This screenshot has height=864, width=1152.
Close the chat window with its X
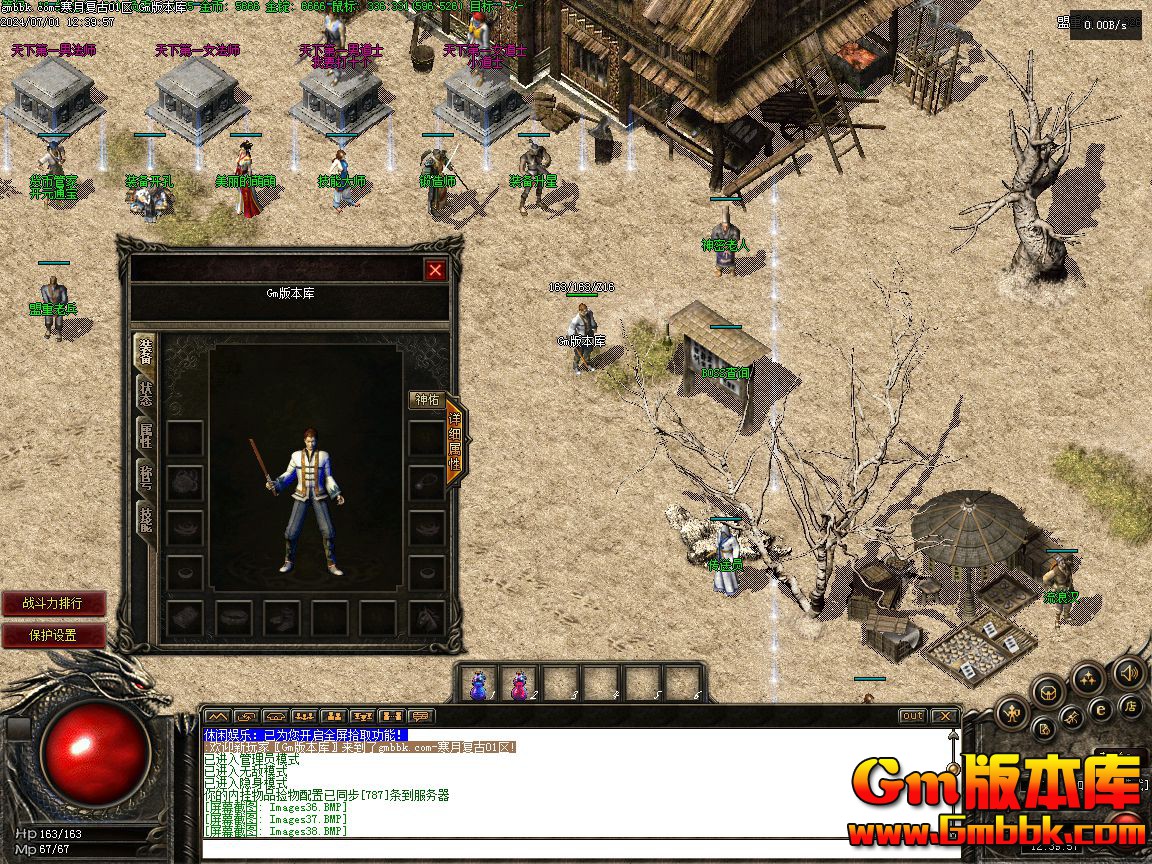(943, 716)
